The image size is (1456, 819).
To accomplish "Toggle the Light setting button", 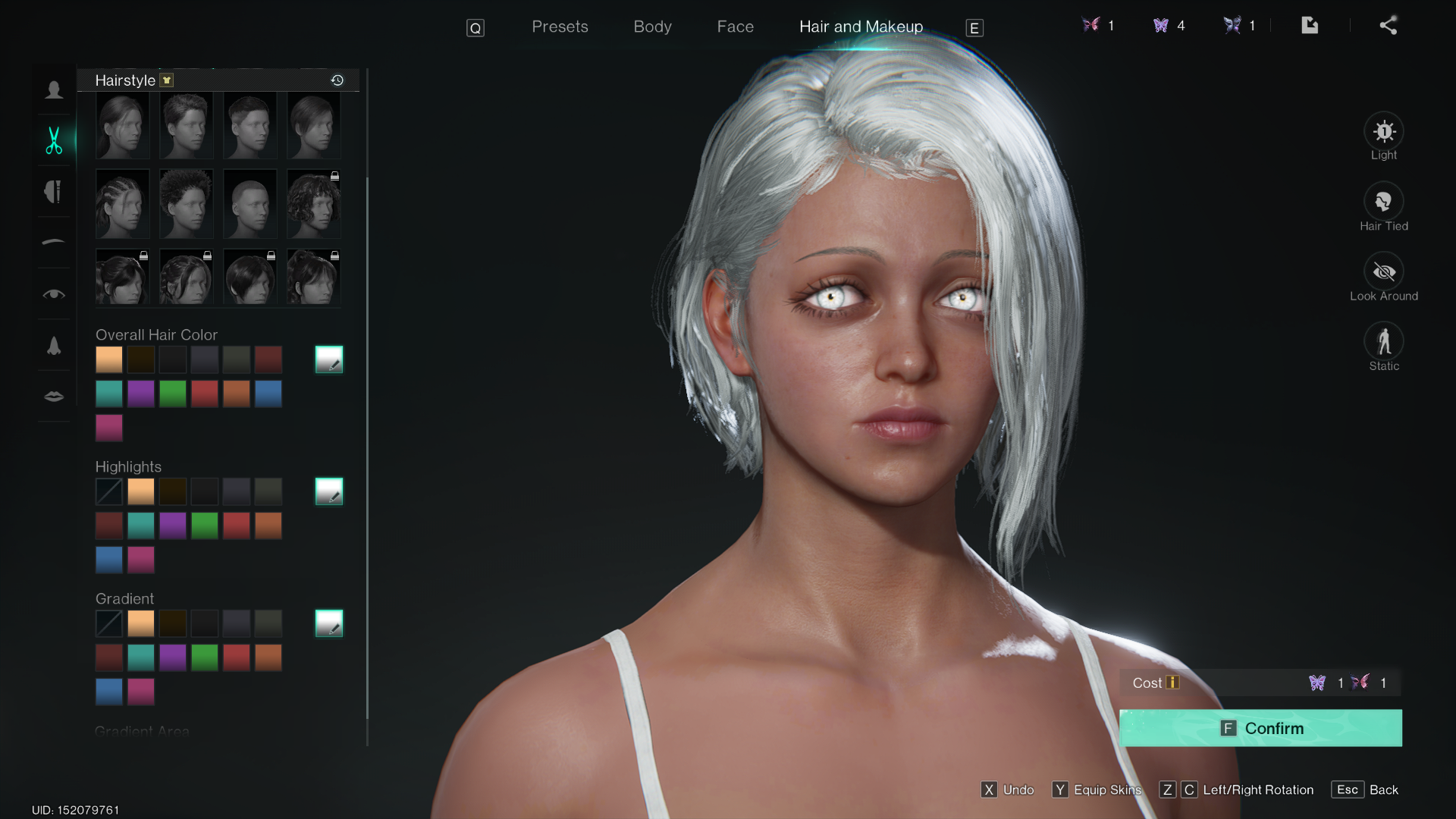I will click(x=1383, y=133).
